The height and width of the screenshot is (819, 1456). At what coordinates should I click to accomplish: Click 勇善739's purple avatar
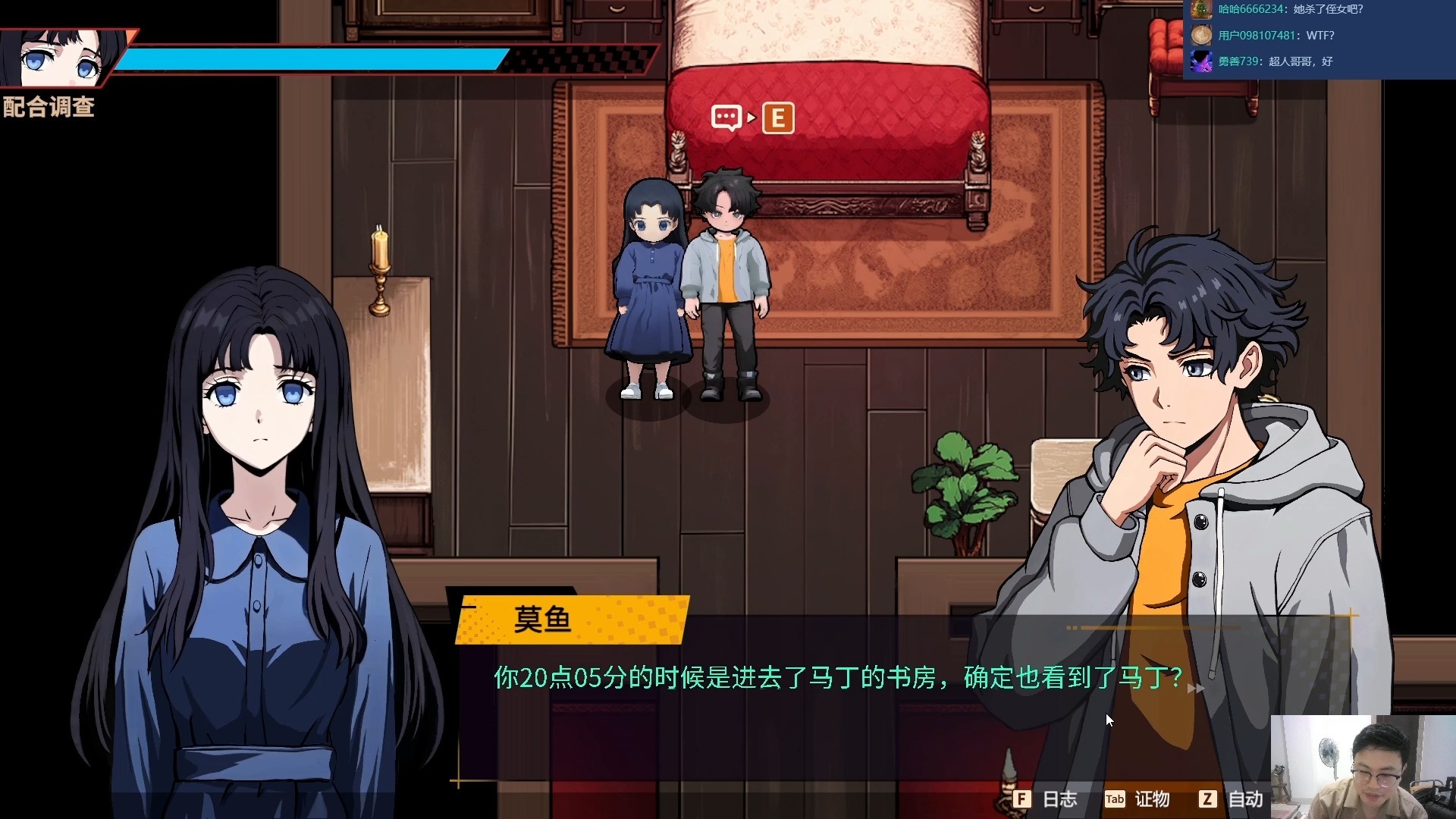tap(1200, 62)
